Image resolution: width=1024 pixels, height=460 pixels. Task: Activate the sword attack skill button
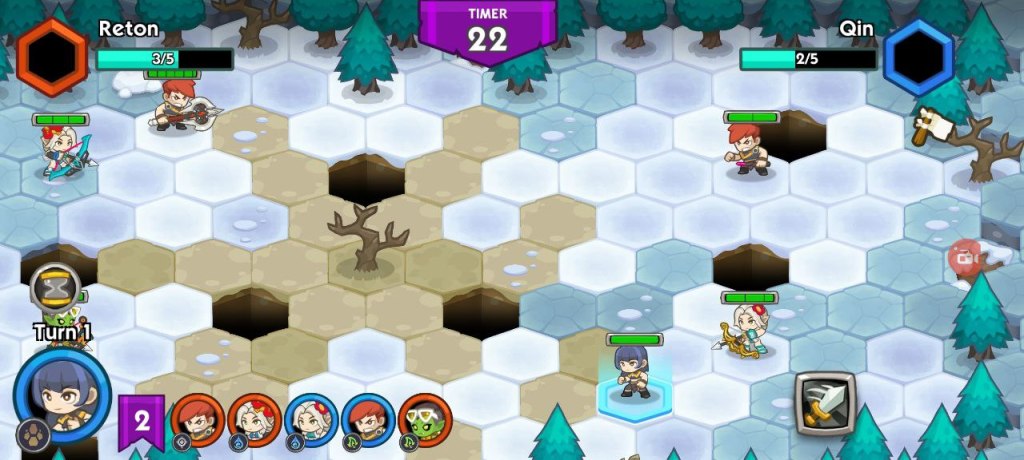pos(825,403)
